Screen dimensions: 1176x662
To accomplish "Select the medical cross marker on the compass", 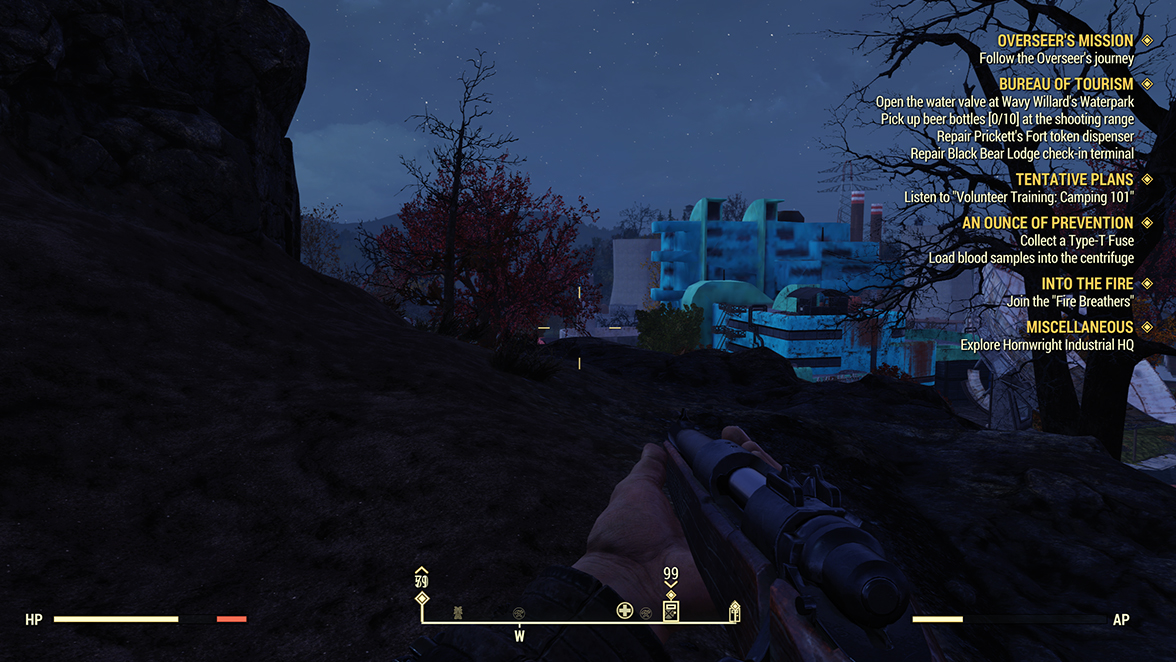I will pyautogui.click(x=625, y=610).
